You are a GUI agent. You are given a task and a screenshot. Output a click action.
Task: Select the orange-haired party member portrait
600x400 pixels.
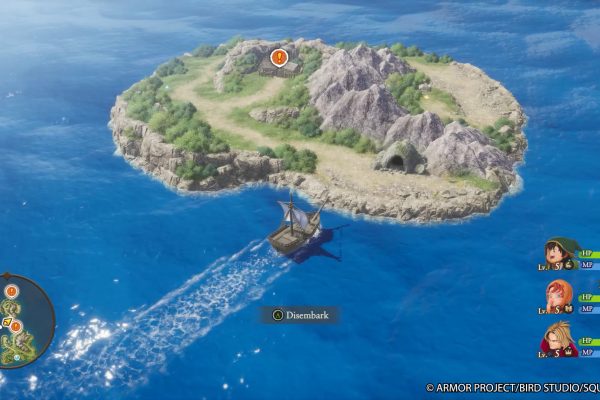[559, 296]
